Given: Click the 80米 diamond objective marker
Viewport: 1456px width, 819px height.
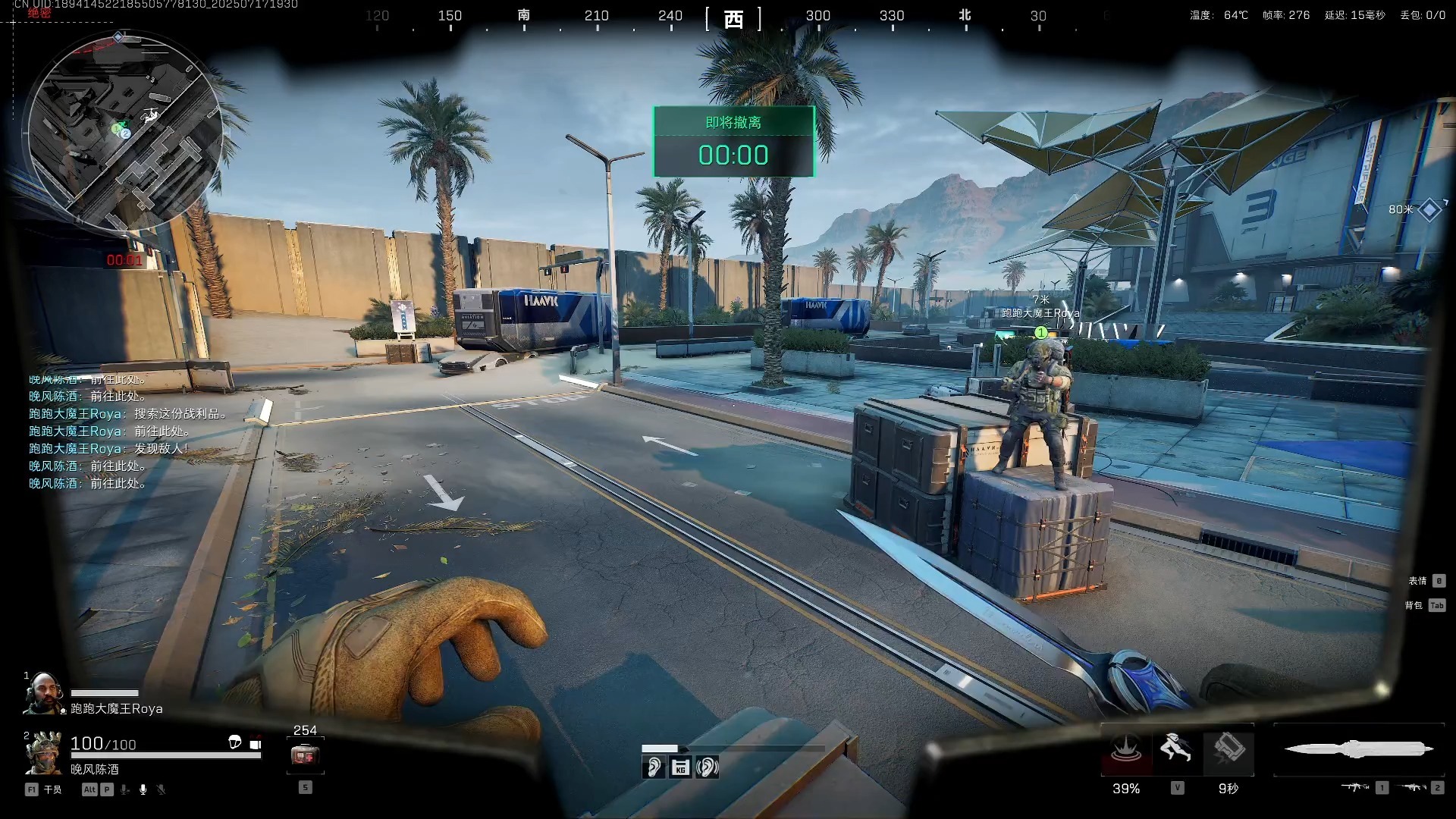Looking at the screenshot, I should [1429, 209].
